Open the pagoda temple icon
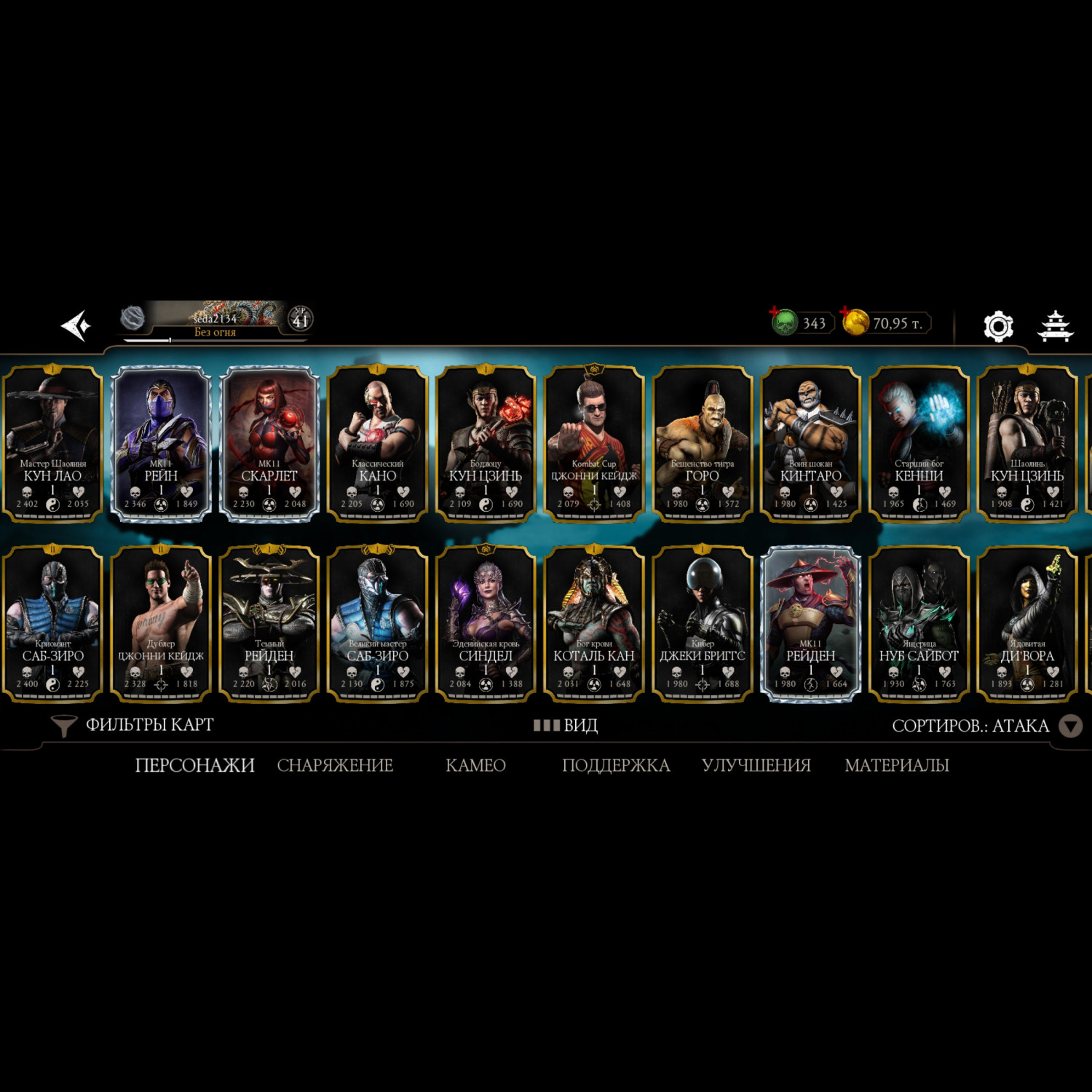Image resolution: width=1092 pixels, height=1092 pixels. click(1055, 325)
